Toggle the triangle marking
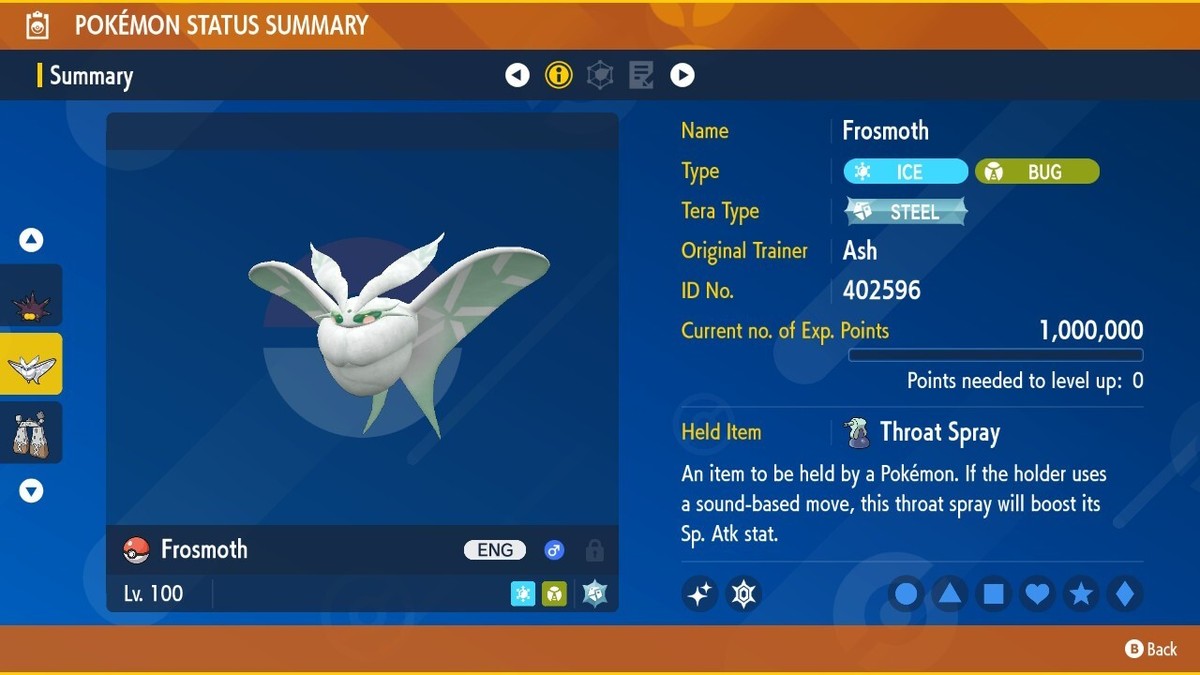 (950, 595)
